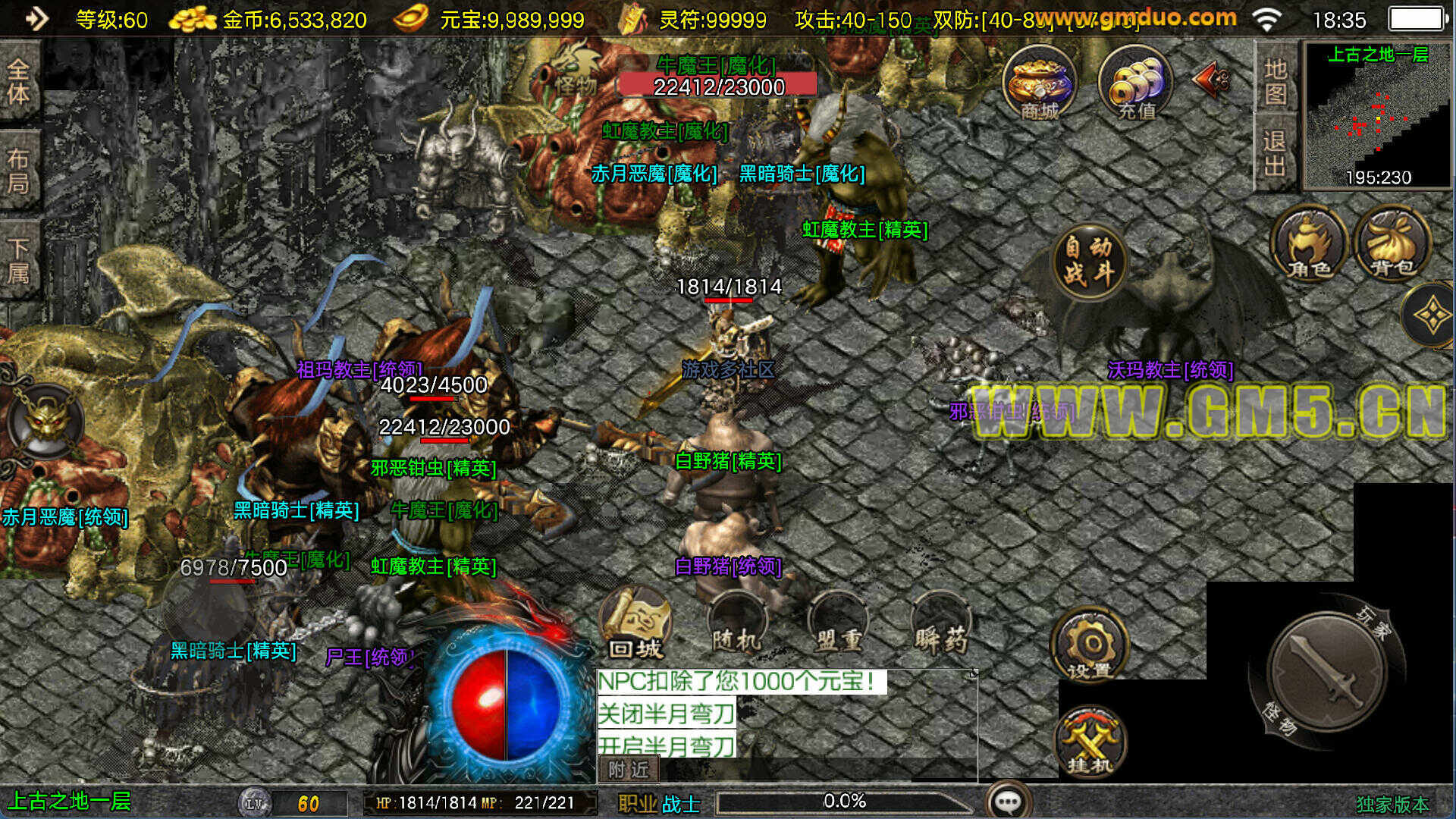Open the 商城 shop icon
Image resolution: width=1456 pixels, height=819 pixels.
tap(1039, 83)
